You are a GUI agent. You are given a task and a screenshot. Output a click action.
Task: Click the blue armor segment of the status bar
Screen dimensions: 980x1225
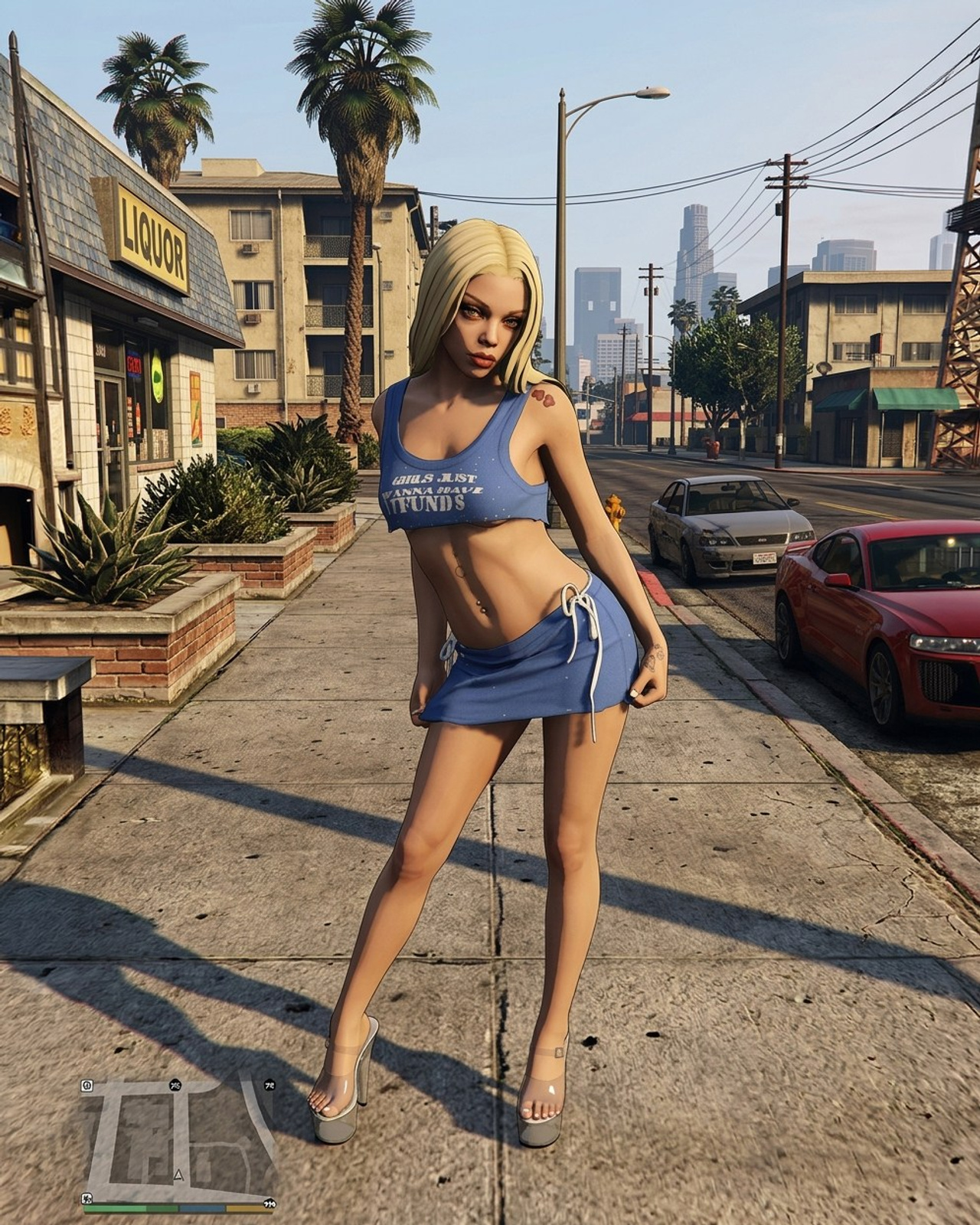201,1208
